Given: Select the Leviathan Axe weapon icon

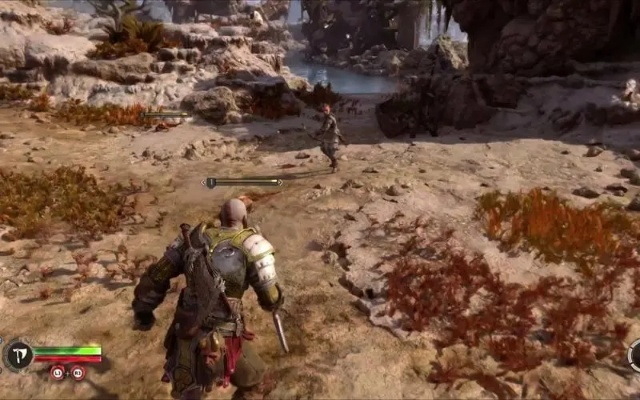Looking at the screenshot, I should [18, 355].
